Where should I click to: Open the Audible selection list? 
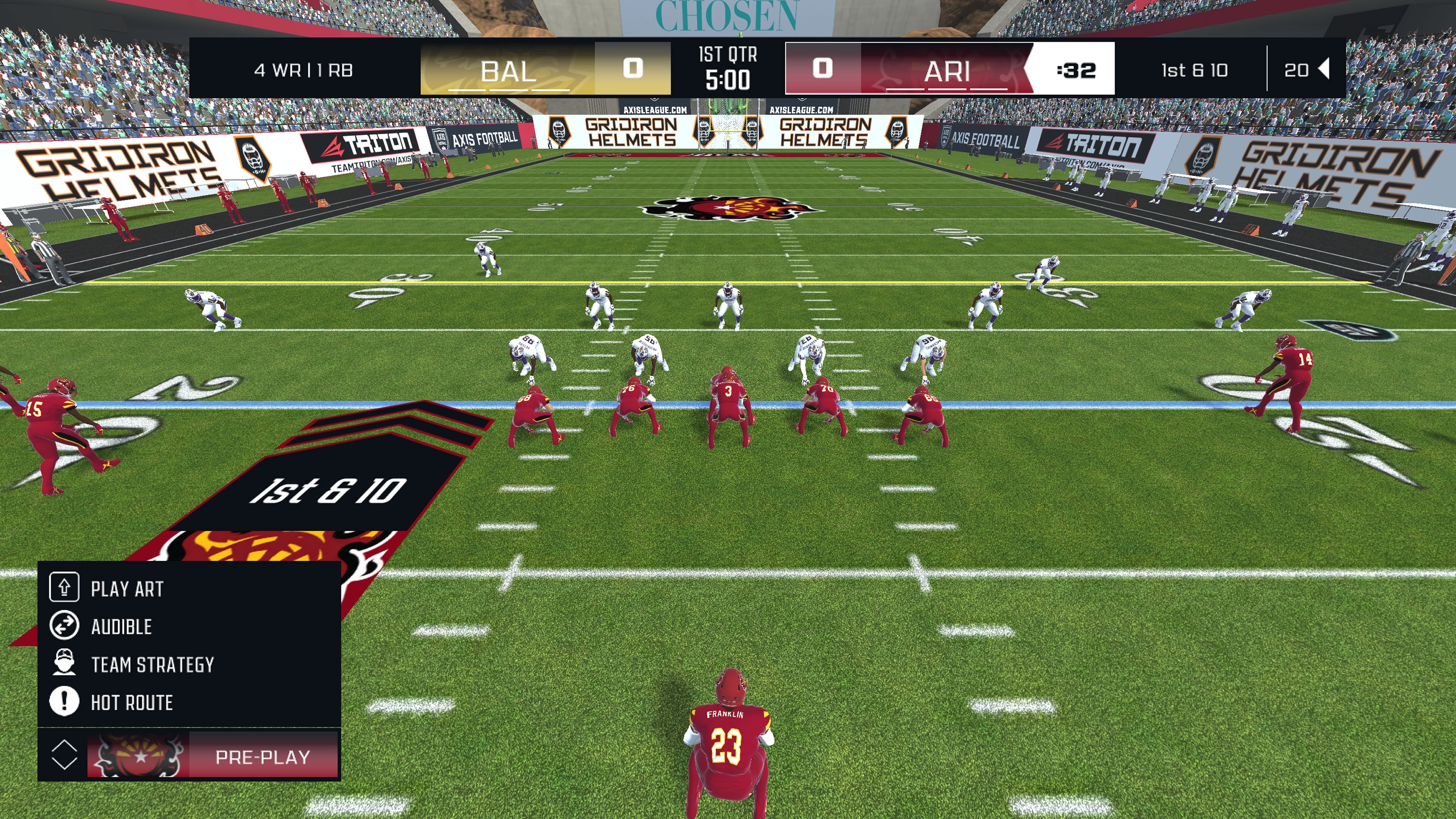121,626
